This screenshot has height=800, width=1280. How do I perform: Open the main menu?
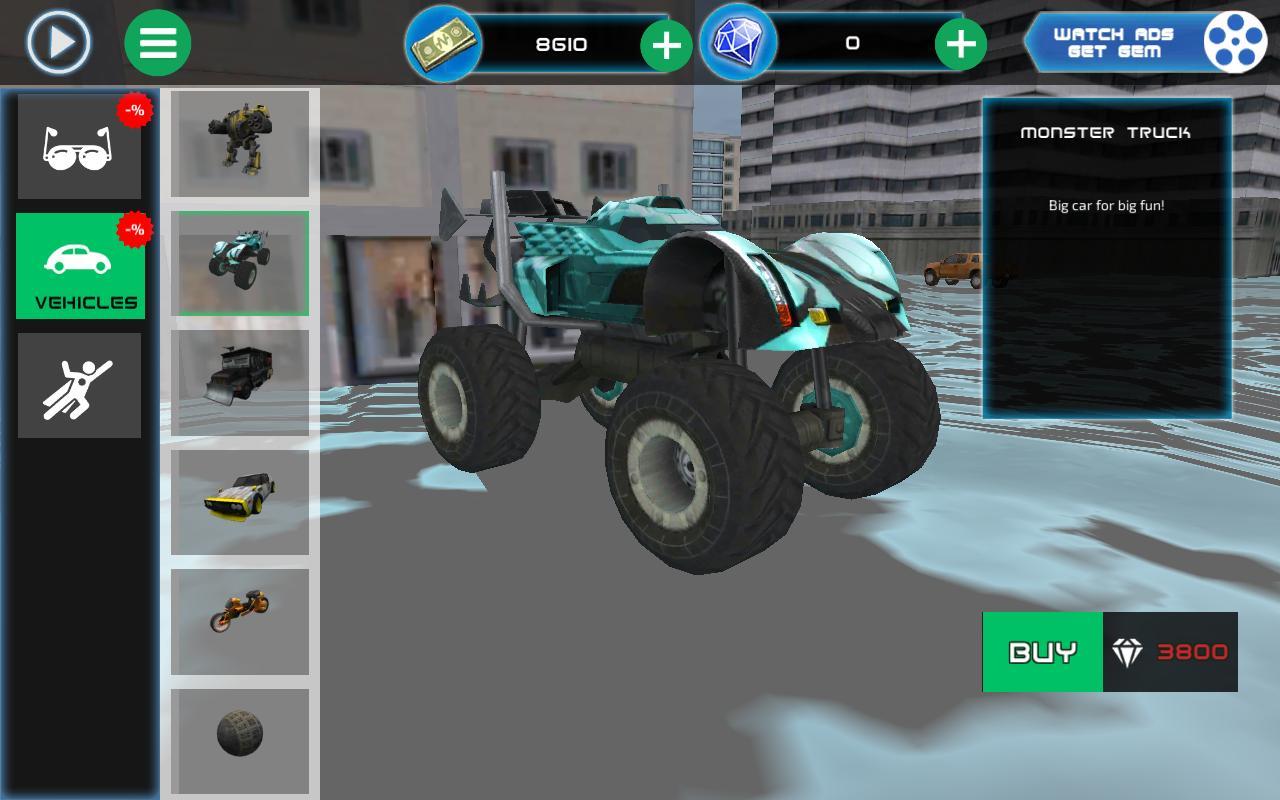point(157,42)
